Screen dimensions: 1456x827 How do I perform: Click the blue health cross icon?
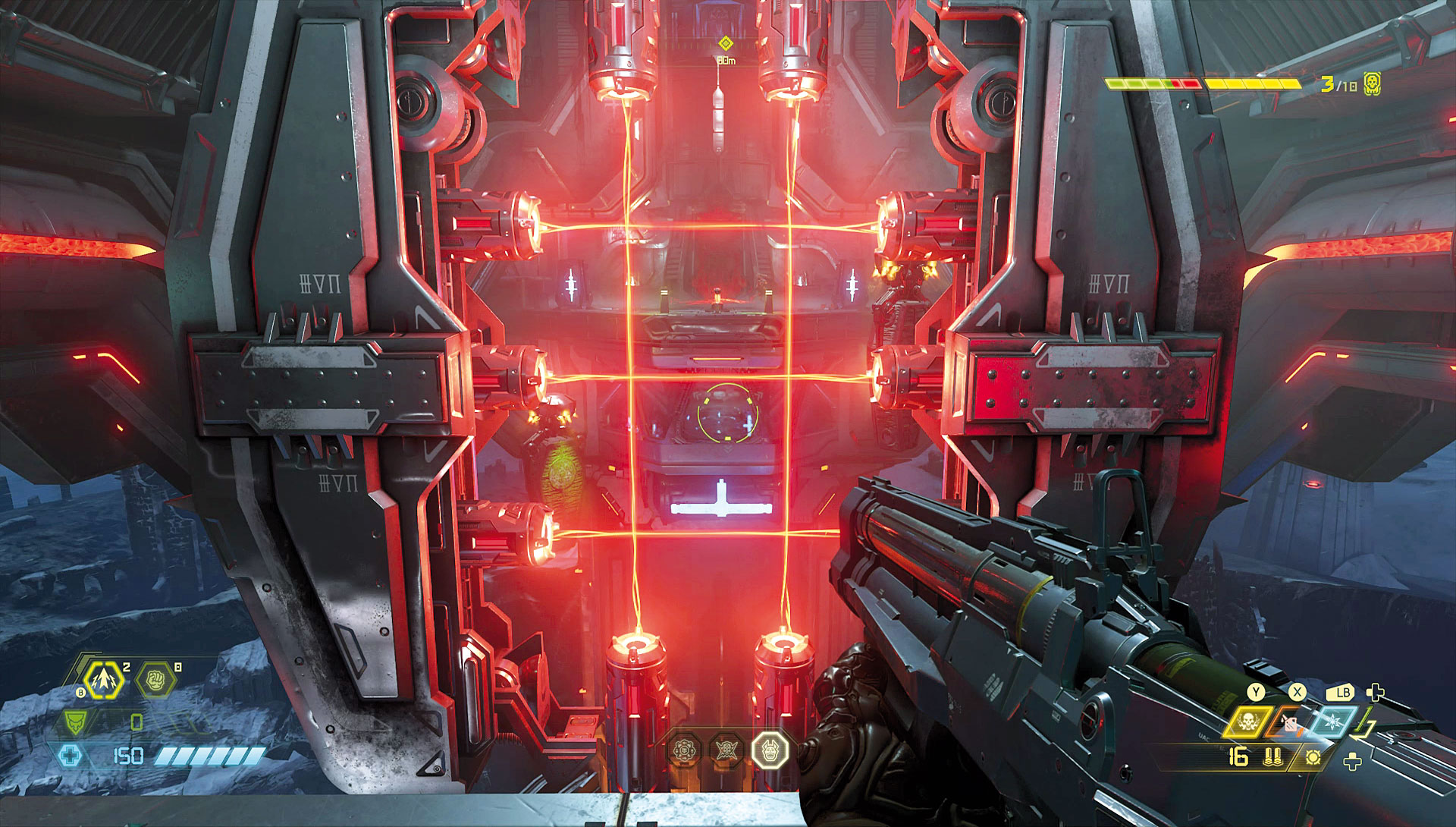[70, 756]
